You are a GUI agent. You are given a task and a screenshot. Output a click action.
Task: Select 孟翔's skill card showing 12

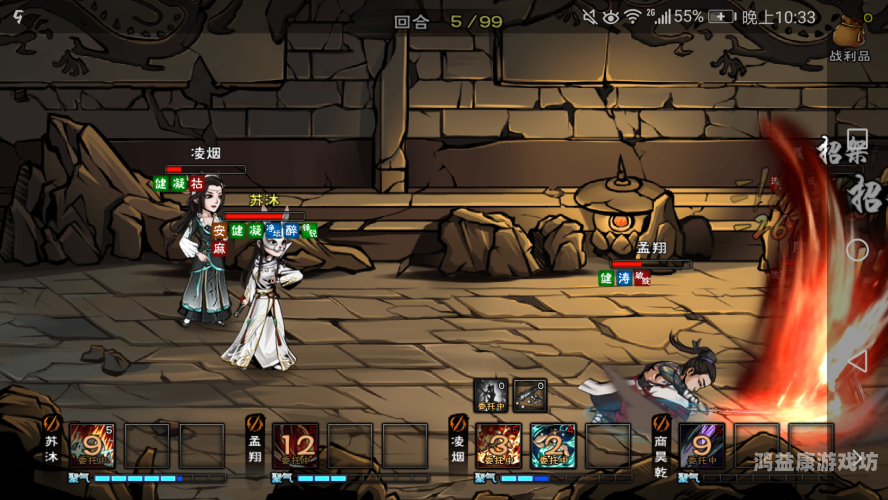click(296, 445)
